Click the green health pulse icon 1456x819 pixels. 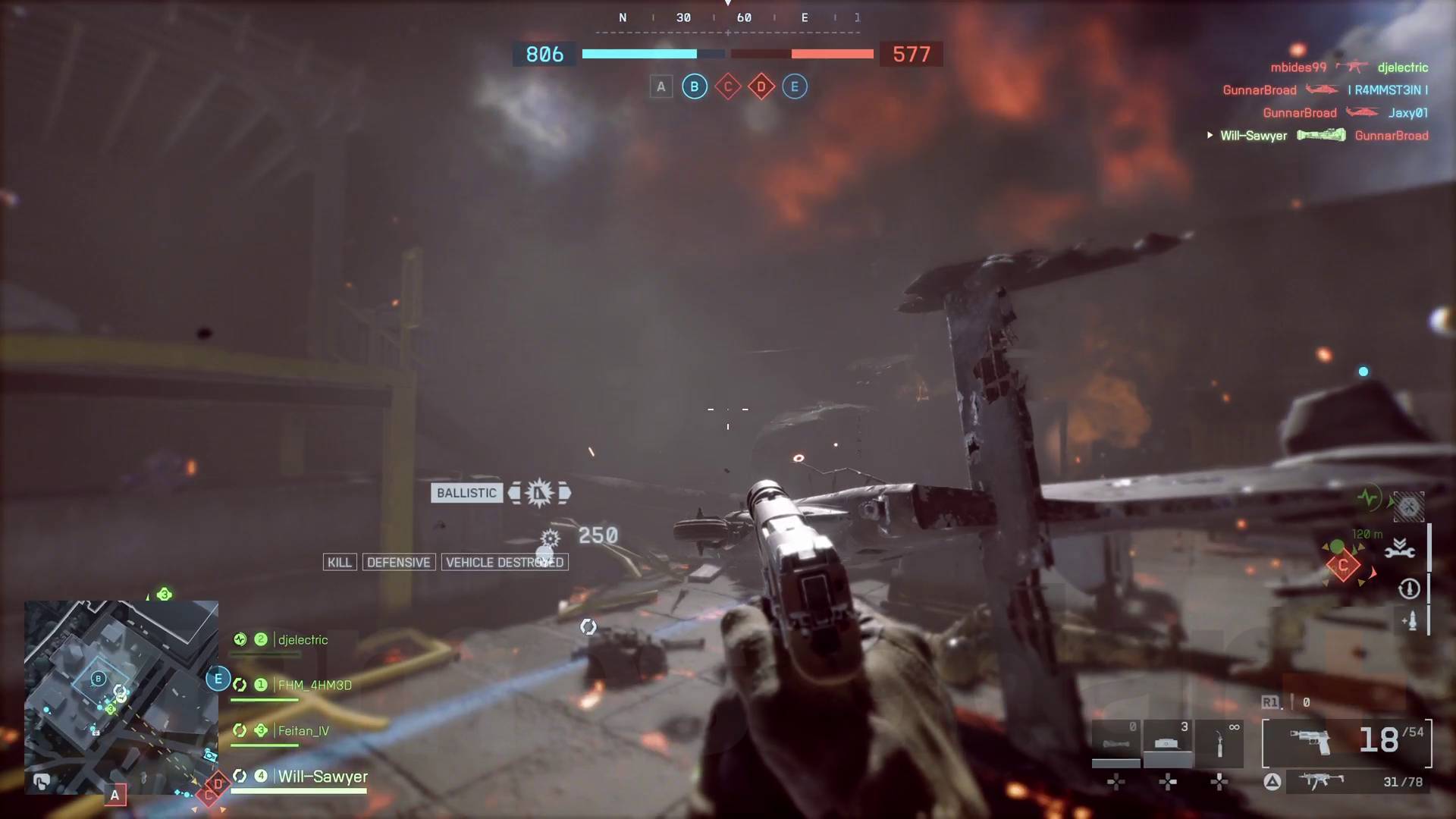[1367, 497]
